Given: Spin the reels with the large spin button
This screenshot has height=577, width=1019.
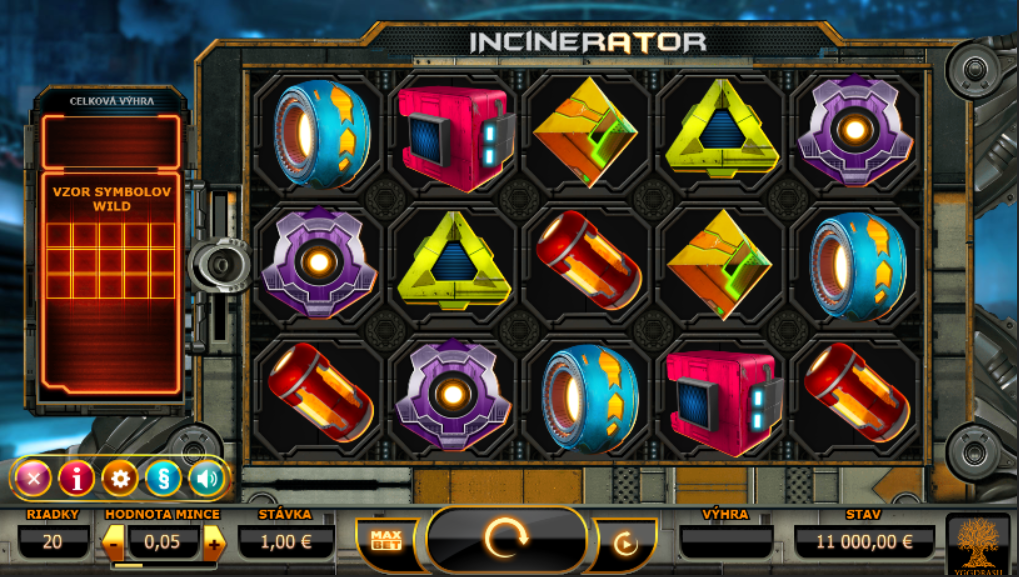Looking at the screenshot, I should point(506,540).
